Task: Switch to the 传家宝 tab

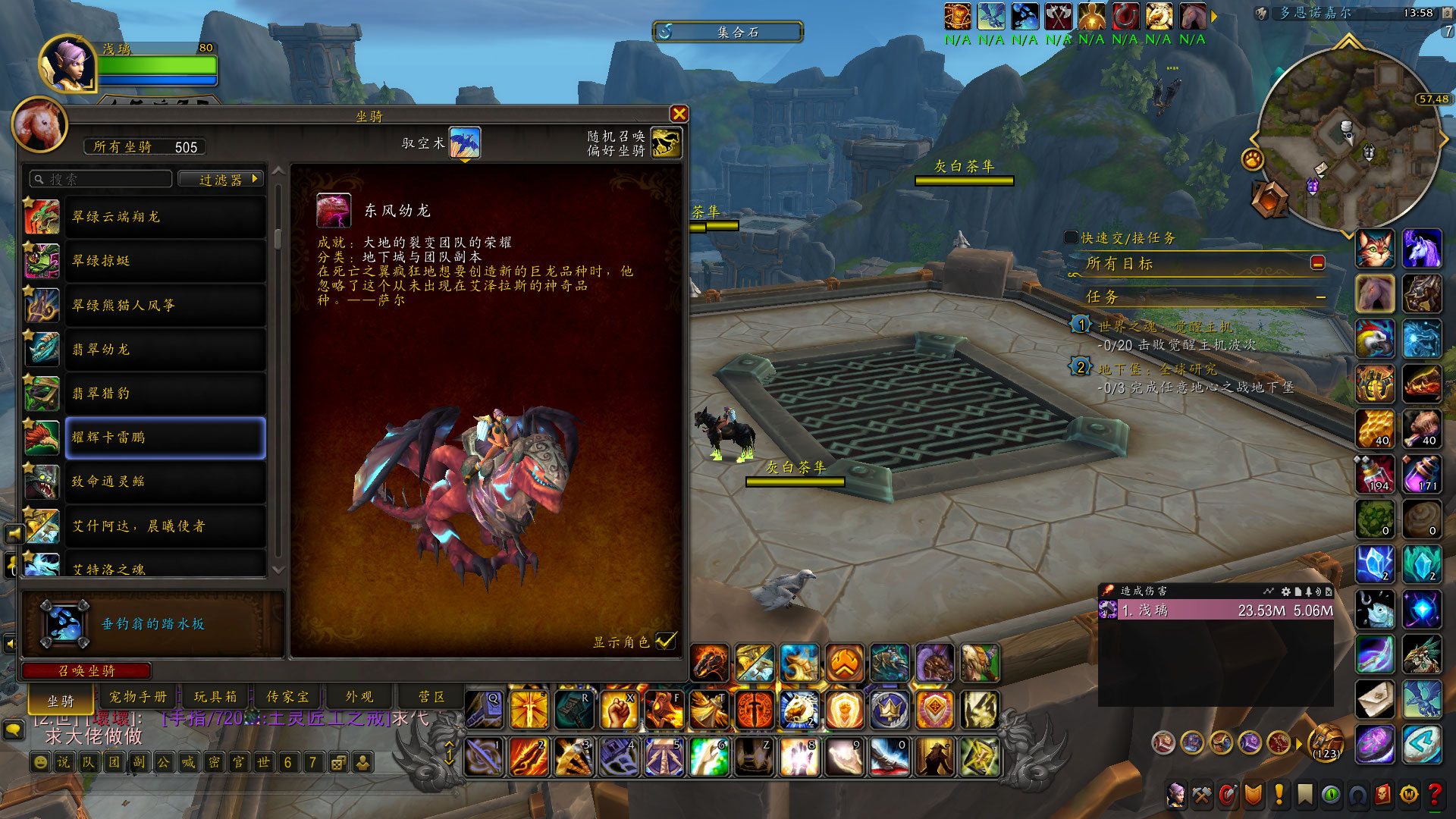Action: tap(287, 696)
